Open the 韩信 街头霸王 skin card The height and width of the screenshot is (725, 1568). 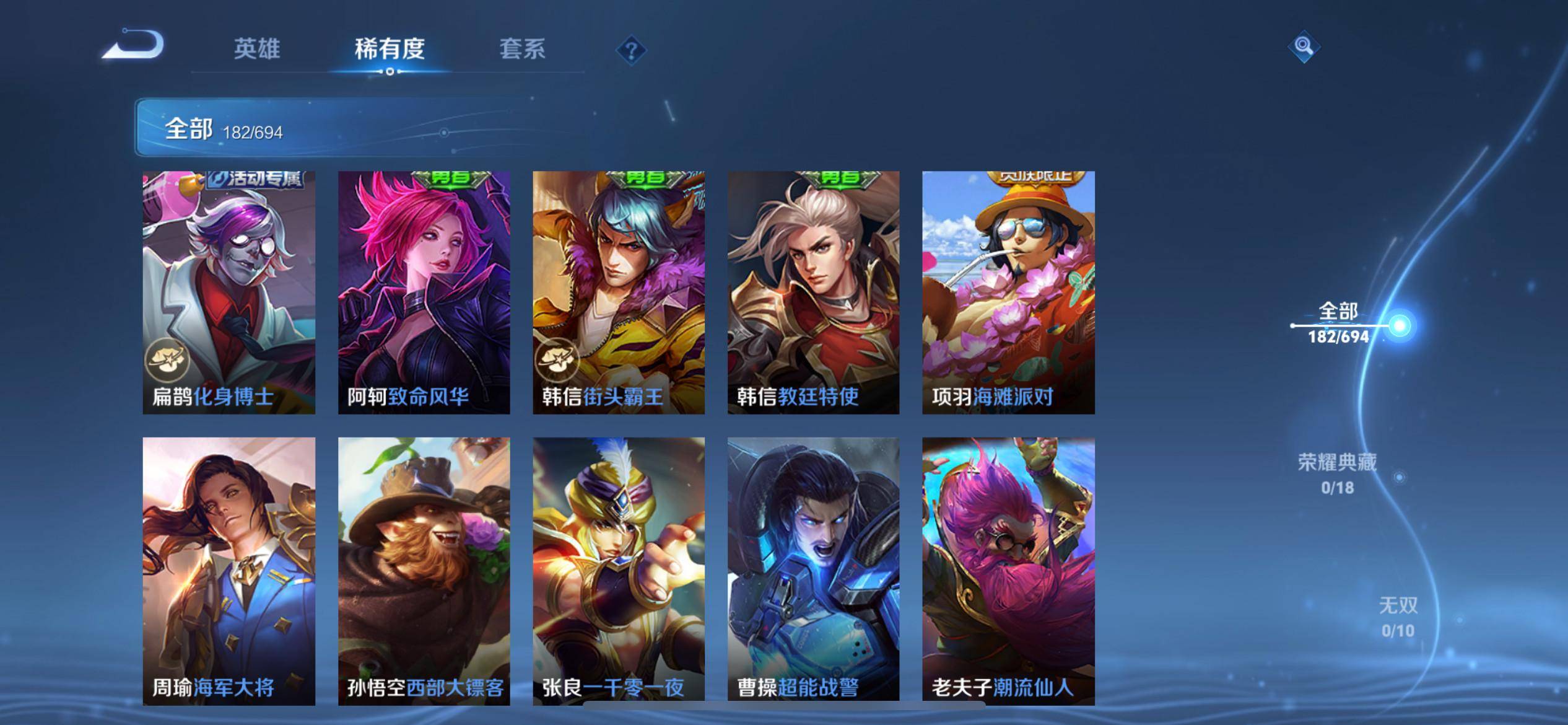(x=619, y=292)
